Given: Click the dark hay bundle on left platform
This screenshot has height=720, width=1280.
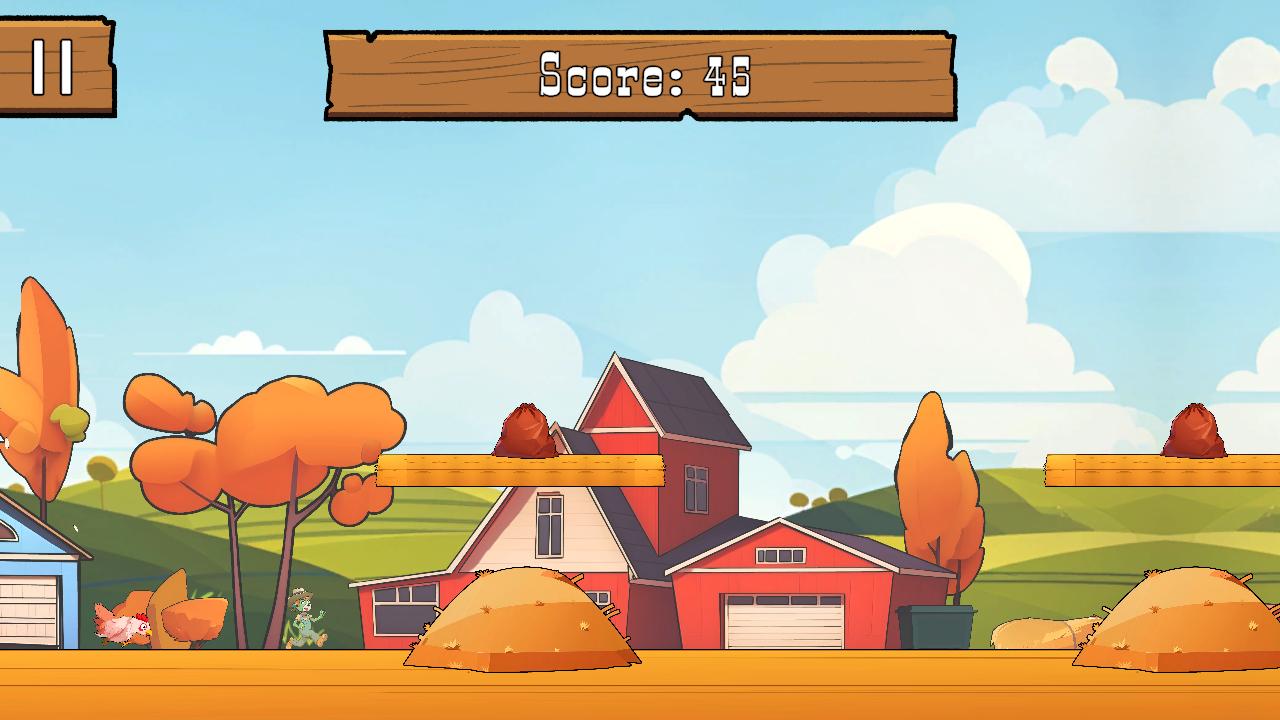Looking at the screenshot, I should click(x=525, y=430).
